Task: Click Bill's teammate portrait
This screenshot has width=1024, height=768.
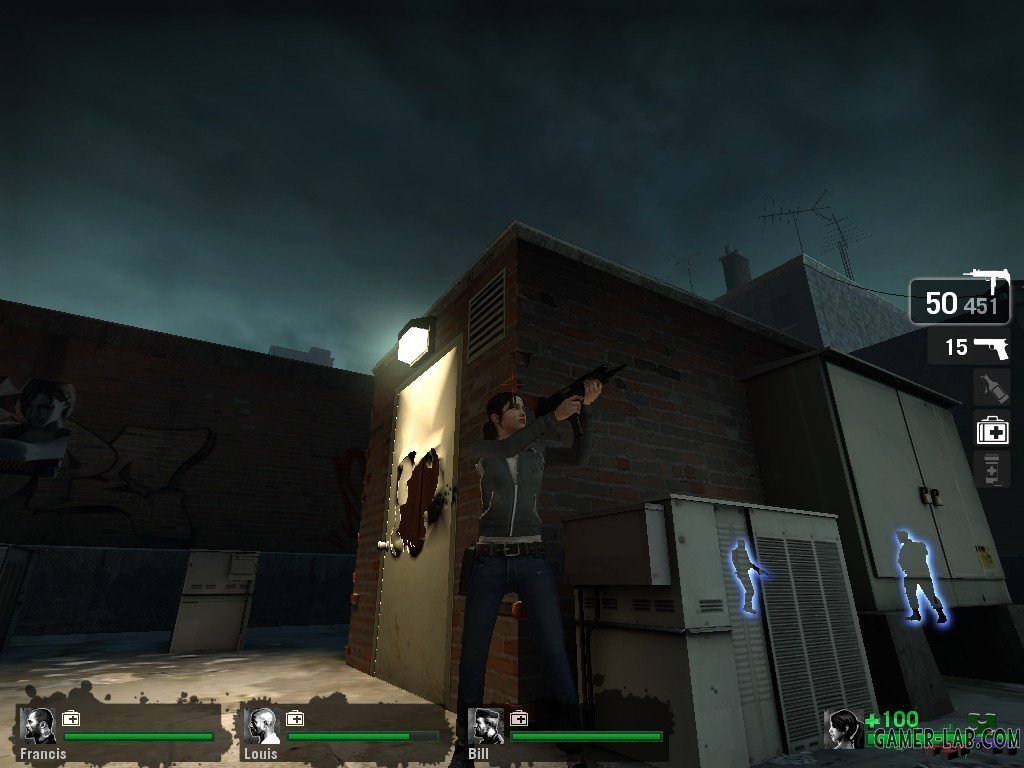Action: click(487, 725)
